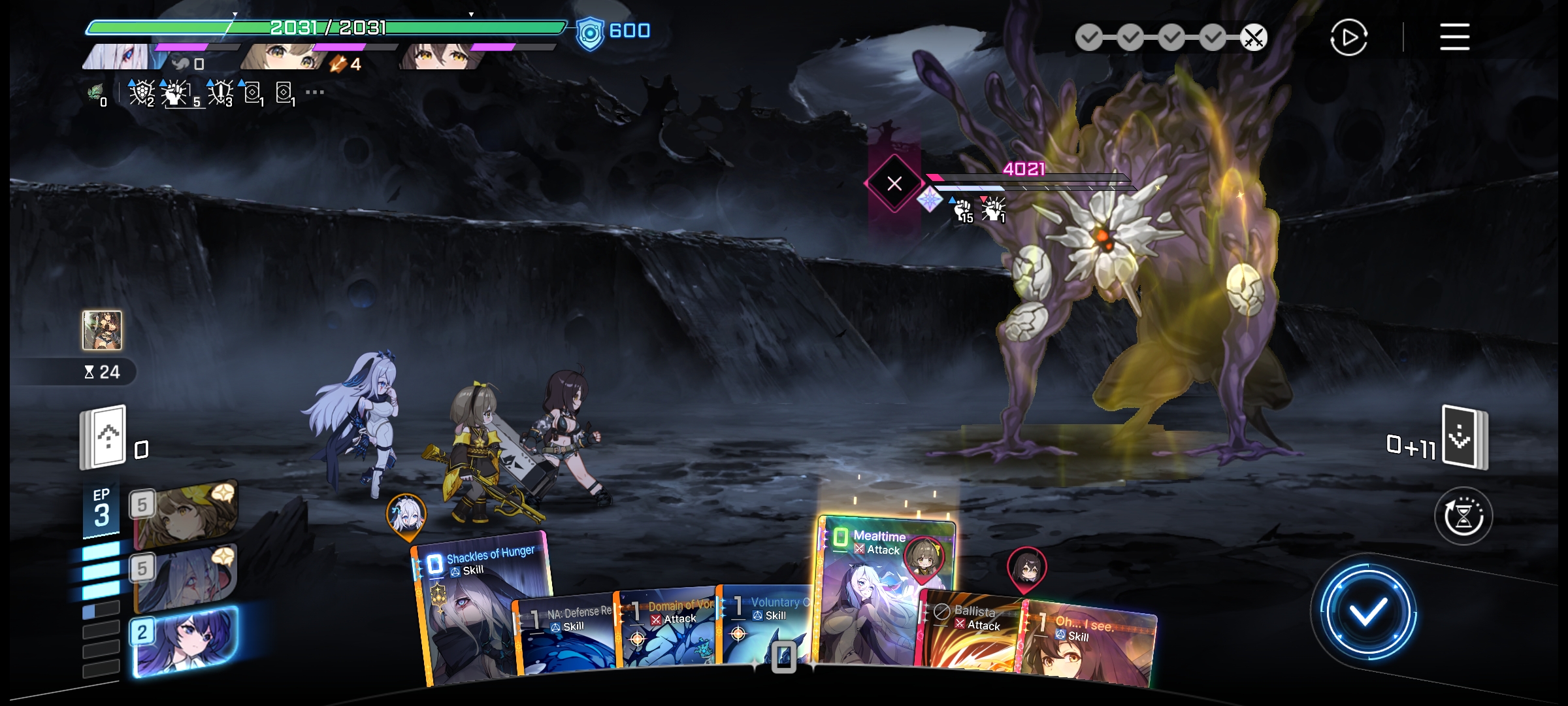This screenshot has width=1568, height=706.
Task: Confirm the turn with the blue checkmark button
Action: 1367,613
